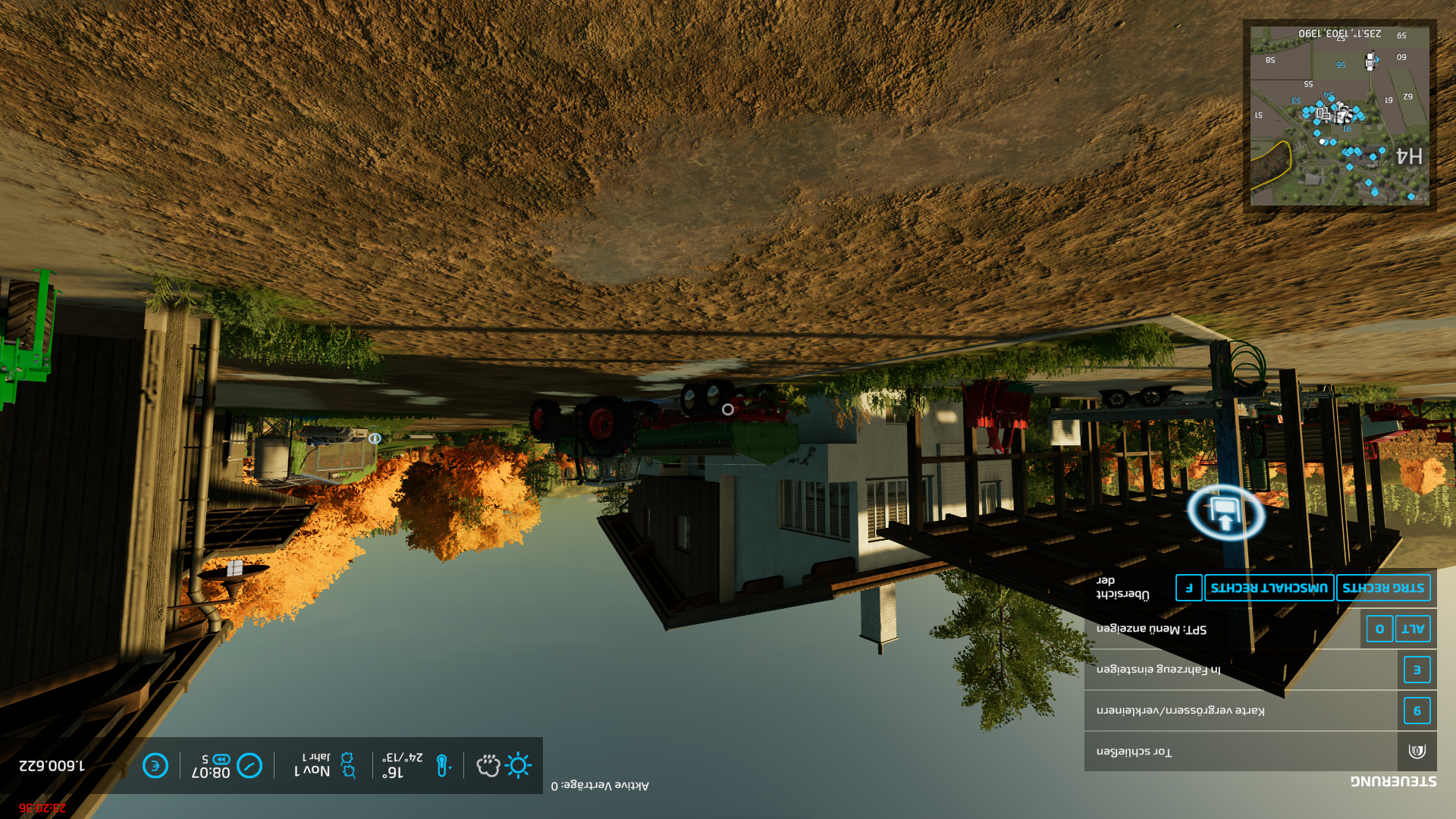Select the thermometer temperature icon
This screenshot has width=1456, height=819.
tap(442, 765)
